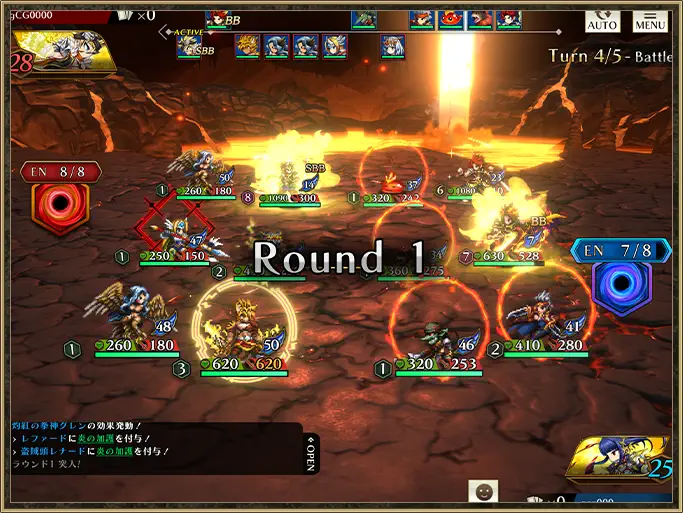Click the smiley face emote button
Viewport: 683px width, 513px height.
pos(483,492)
